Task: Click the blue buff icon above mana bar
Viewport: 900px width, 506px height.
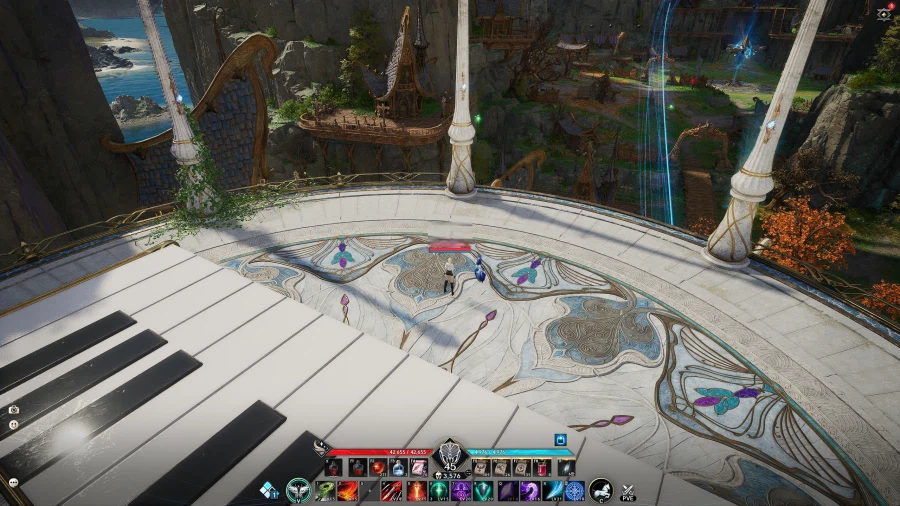Action: [x=561, y=438]
